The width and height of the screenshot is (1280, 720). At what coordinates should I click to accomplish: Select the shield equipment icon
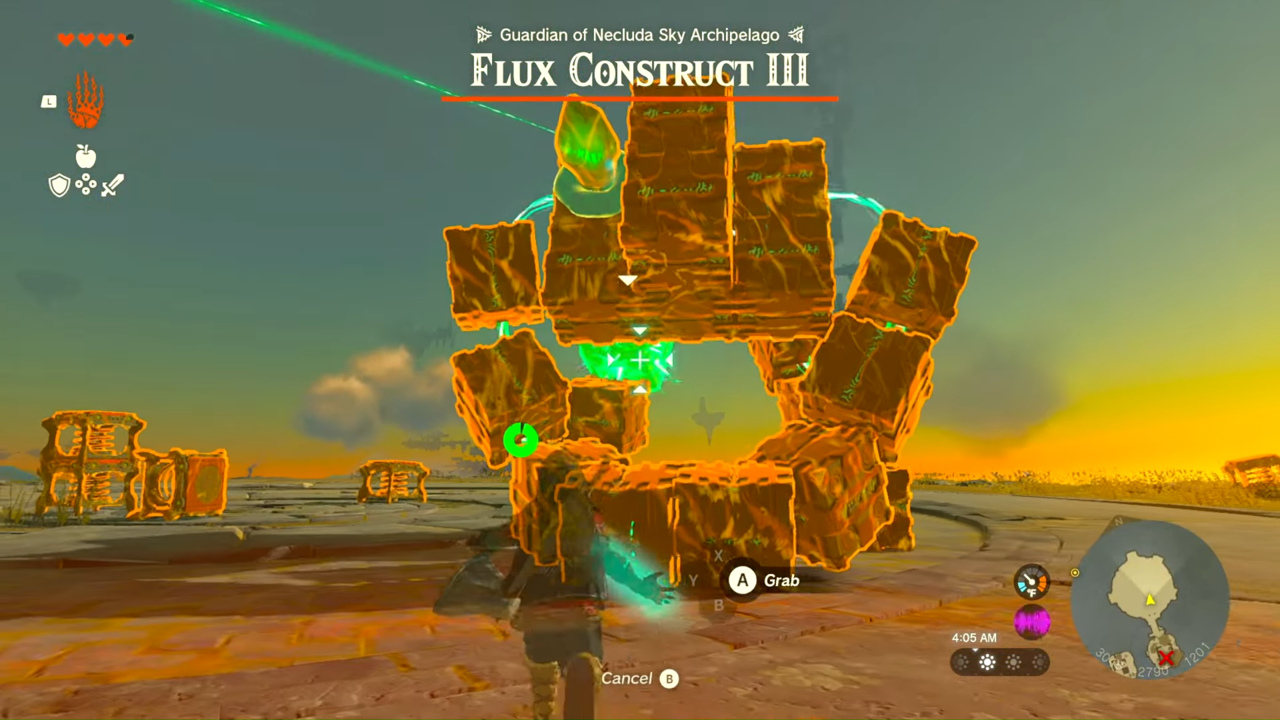[60, 185]
